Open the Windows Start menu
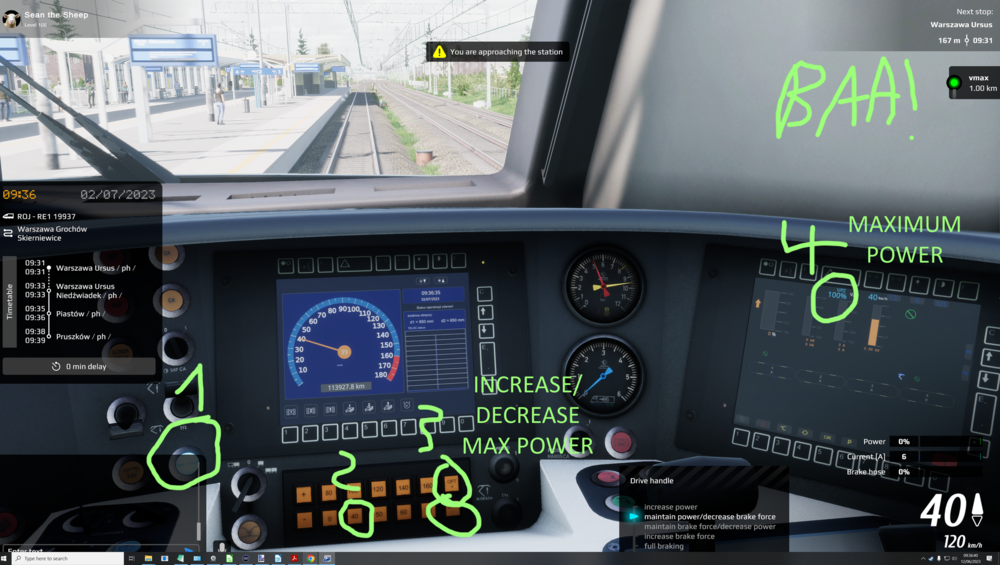Screen dimensions: 1000x565 (x=5, y=558)
